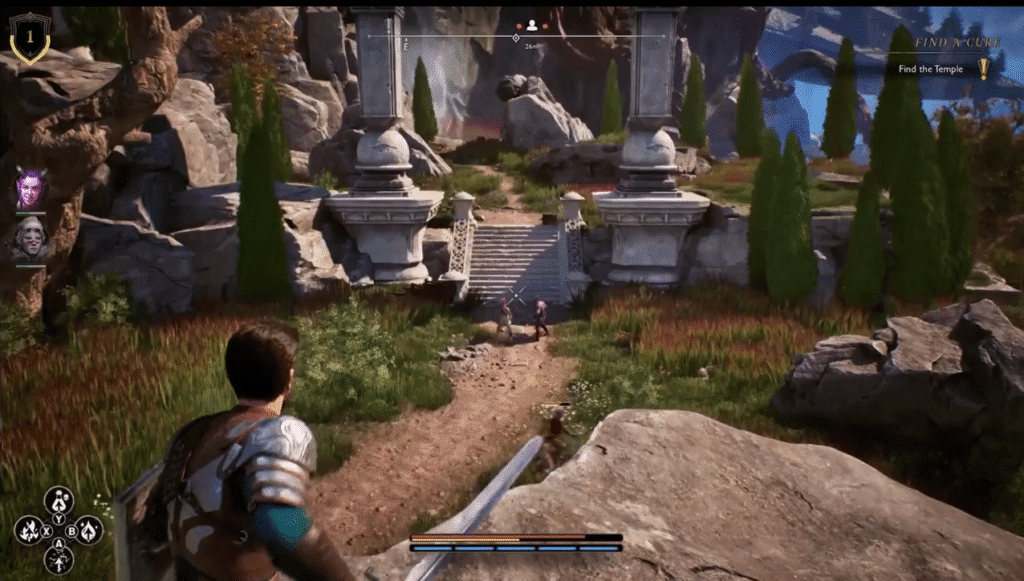Activate the top ability in the wheel

[59, 500]
